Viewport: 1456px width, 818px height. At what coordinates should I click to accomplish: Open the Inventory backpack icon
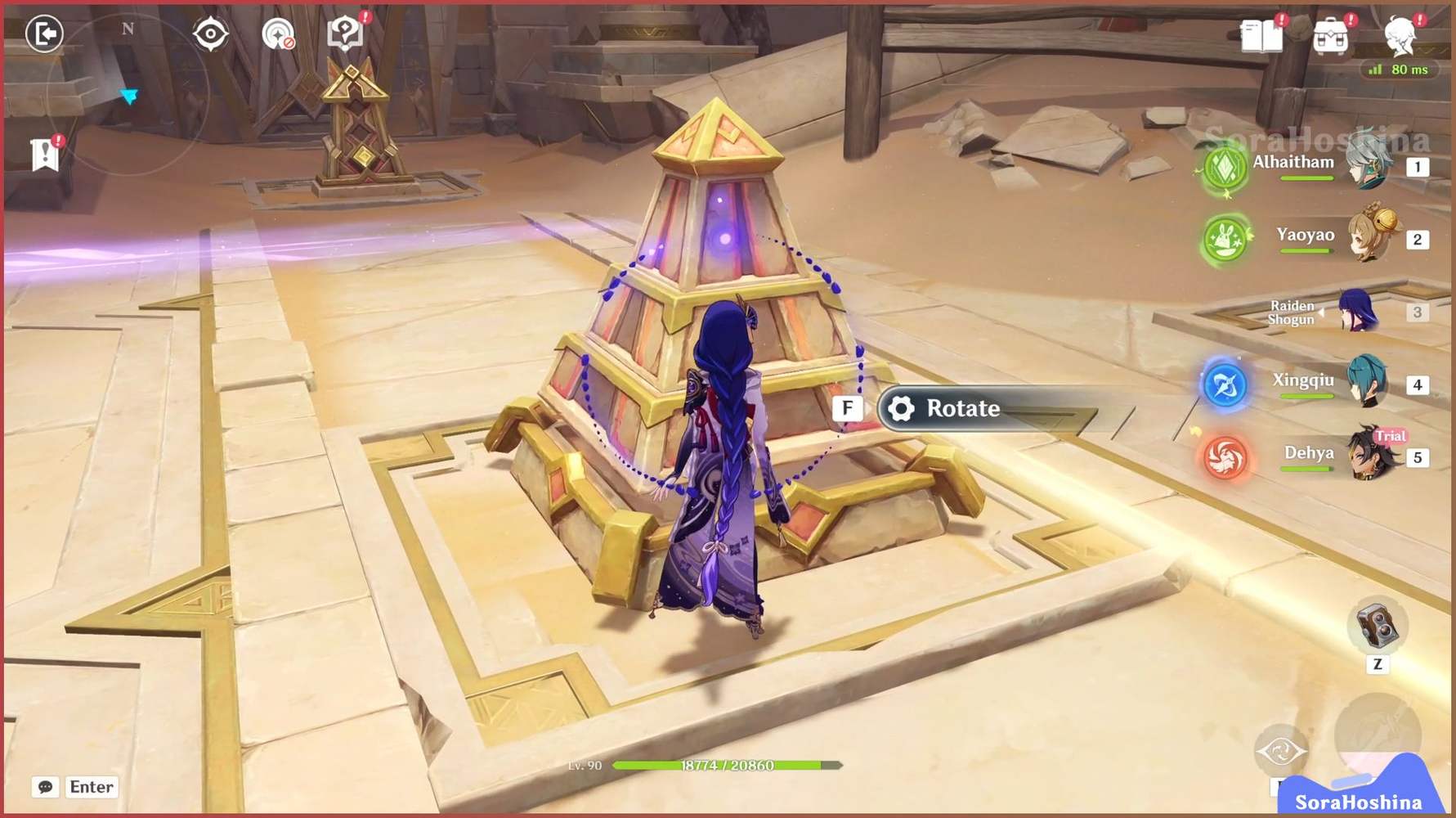click(1333, 38)
